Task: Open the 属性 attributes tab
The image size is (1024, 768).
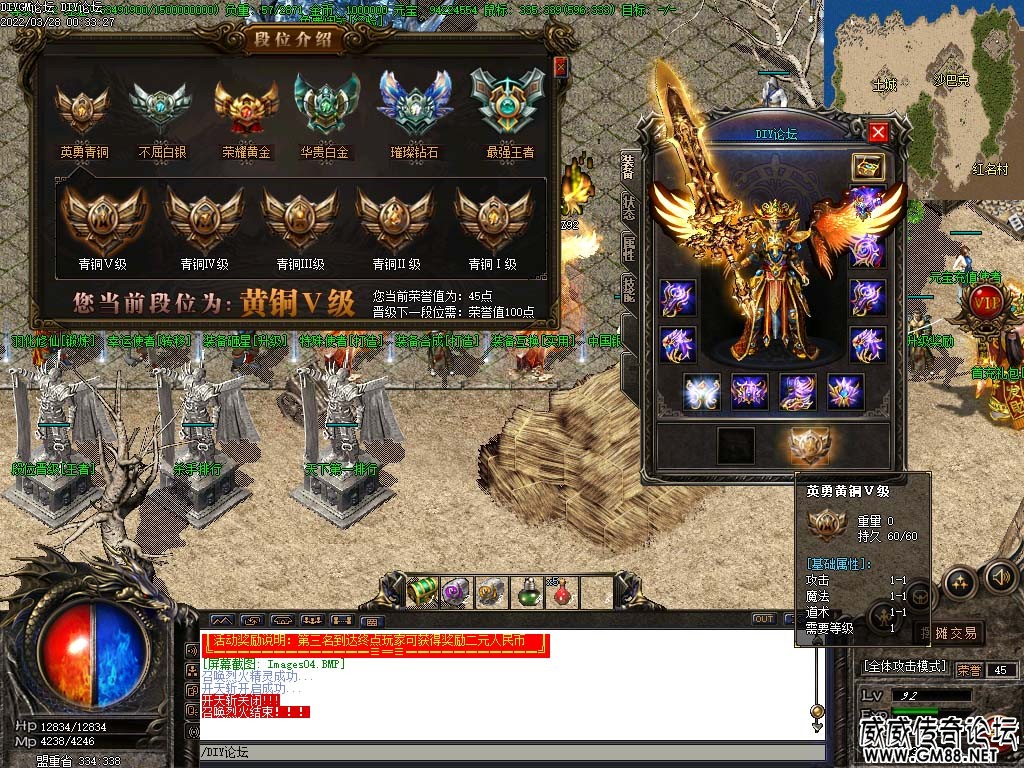Action: pos(628,246)
